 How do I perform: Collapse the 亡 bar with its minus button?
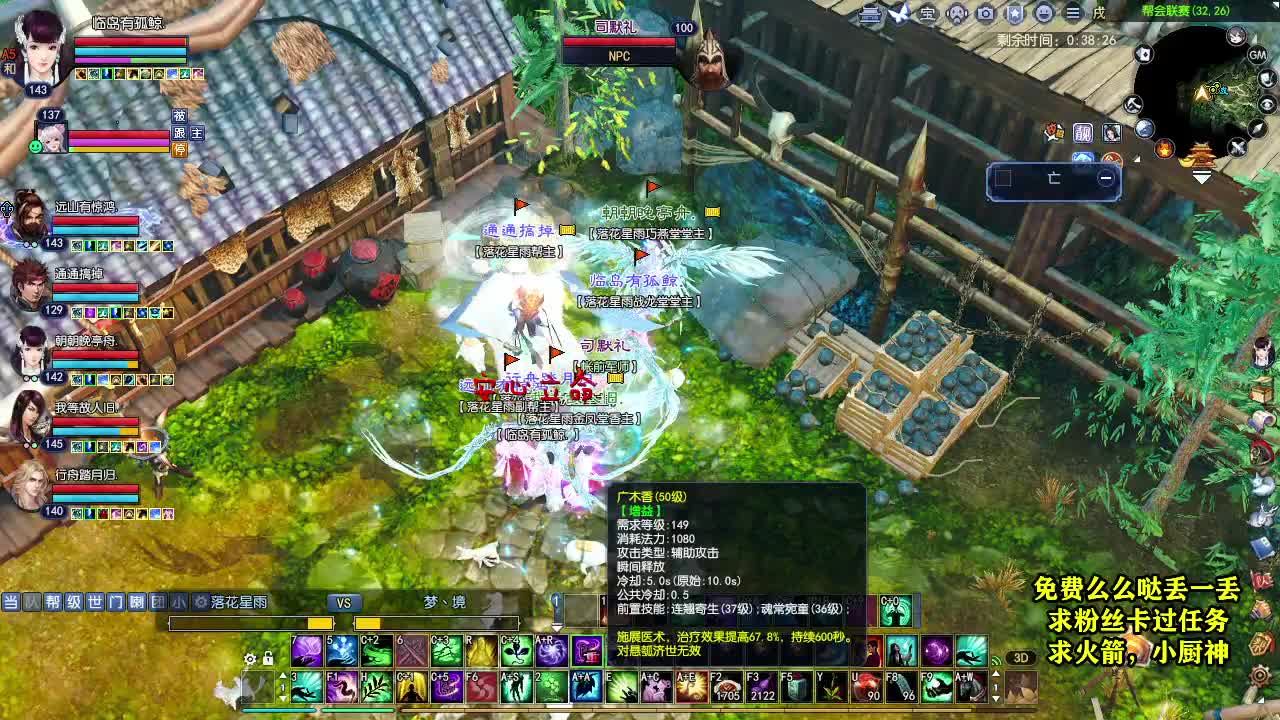(1105, 178)
